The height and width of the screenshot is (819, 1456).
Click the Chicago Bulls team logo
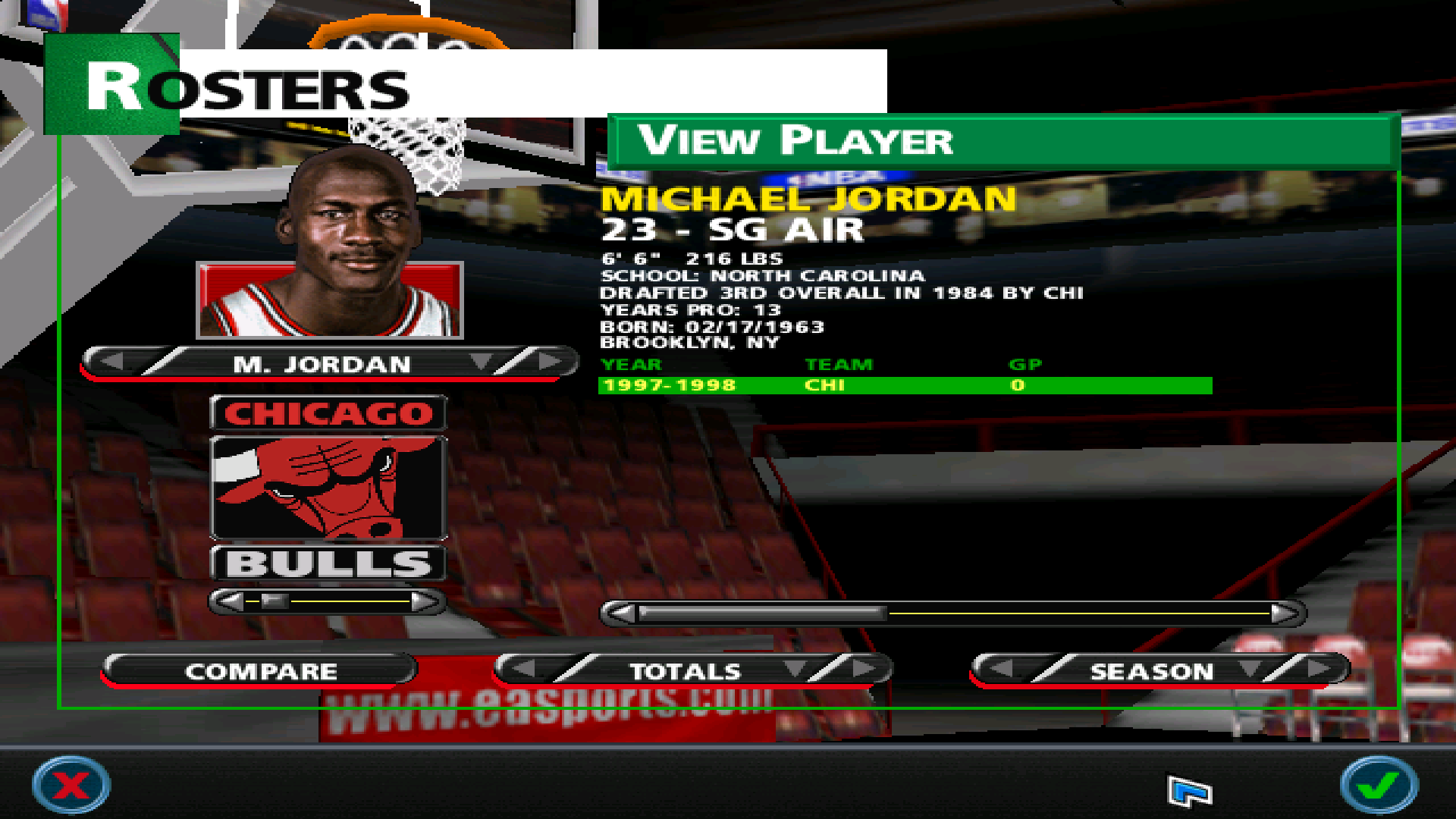[x=329, y=488]
